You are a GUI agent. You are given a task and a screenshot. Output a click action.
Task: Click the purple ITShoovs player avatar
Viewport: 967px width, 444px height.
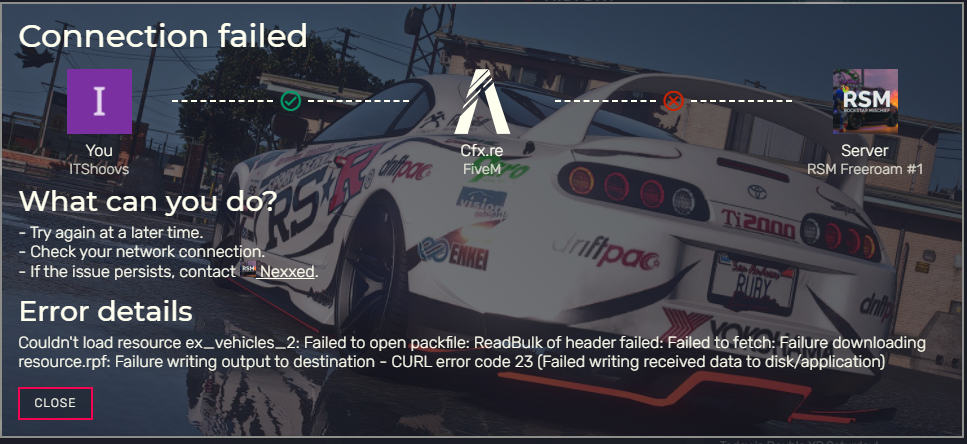pyautogui.click(x=99, y=102)
